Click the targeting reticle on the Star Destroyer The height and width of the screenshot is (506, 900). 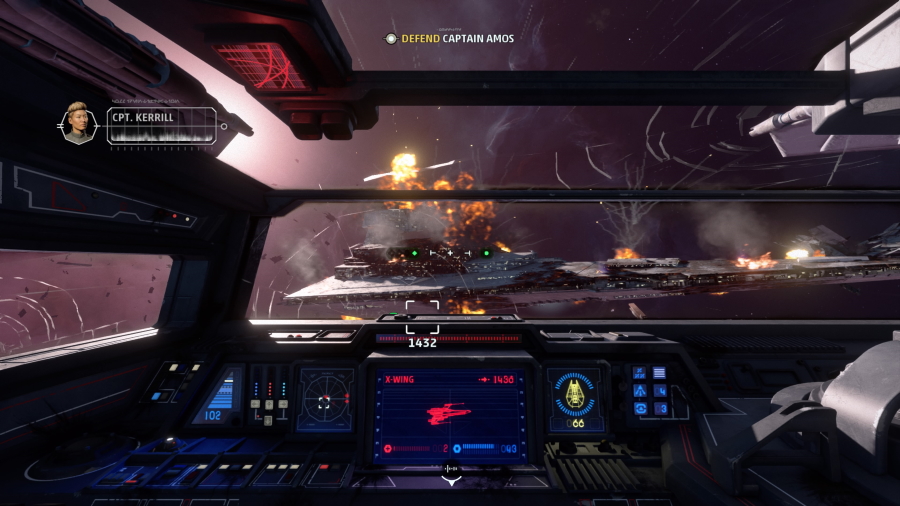point(422,316)
